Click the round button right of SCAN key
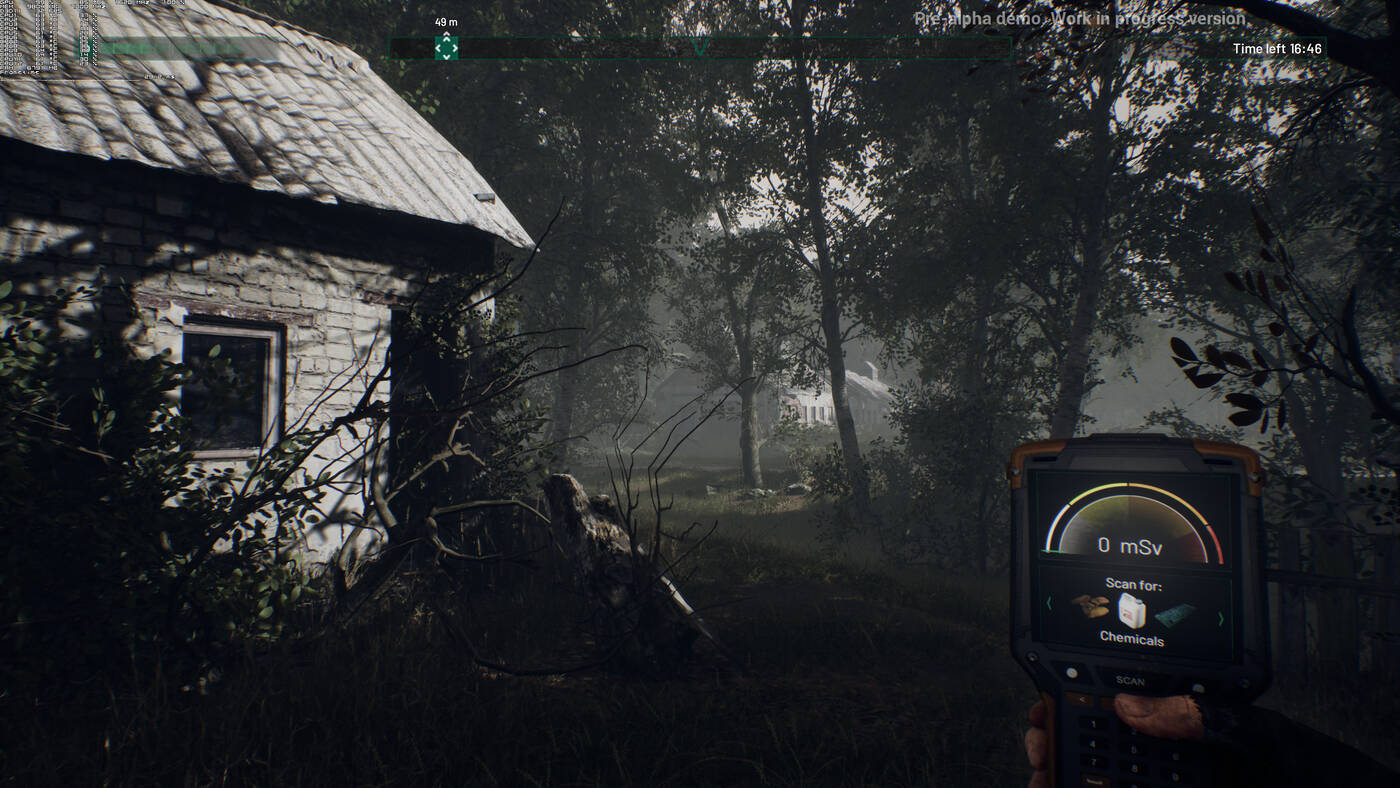Screen dimensions: 1400x788 pyautogui.click(x=1198, y=688)
